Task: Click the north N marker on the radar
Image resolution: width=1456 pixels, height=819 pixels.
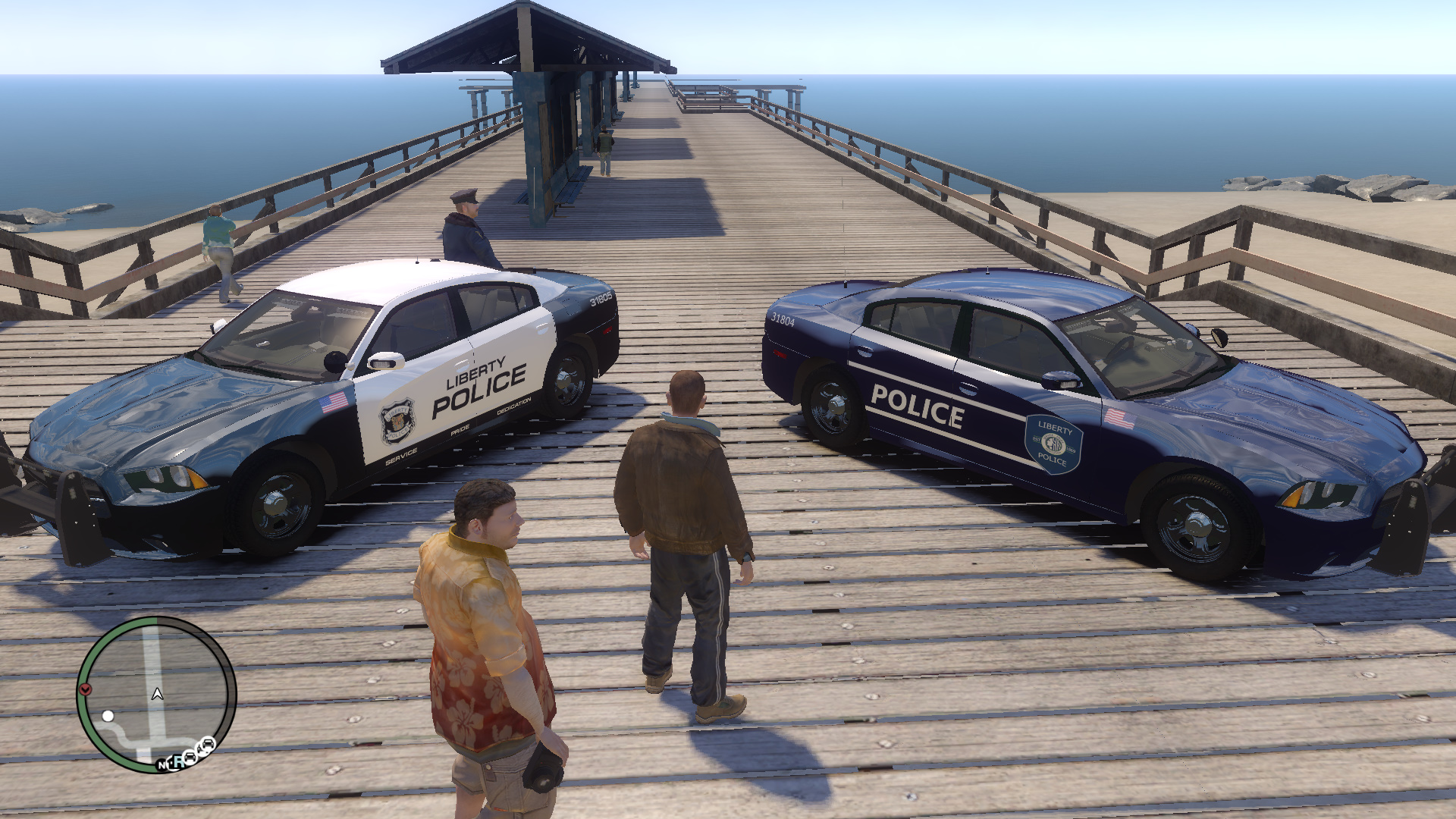Action: tap(162, 765)
